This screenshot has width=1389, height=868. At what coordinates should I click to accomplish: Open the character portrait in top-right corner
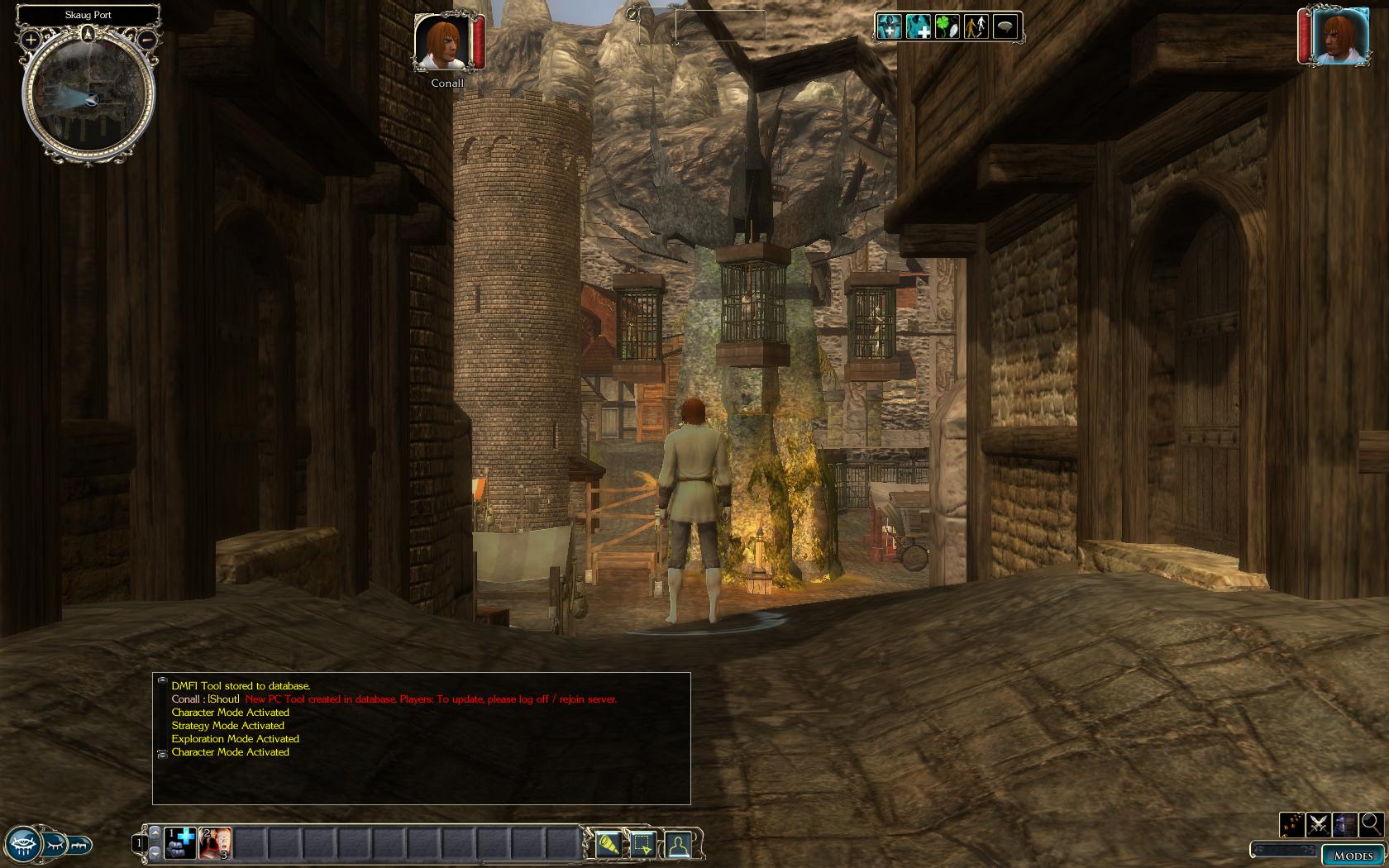[x=1340, y=36]
